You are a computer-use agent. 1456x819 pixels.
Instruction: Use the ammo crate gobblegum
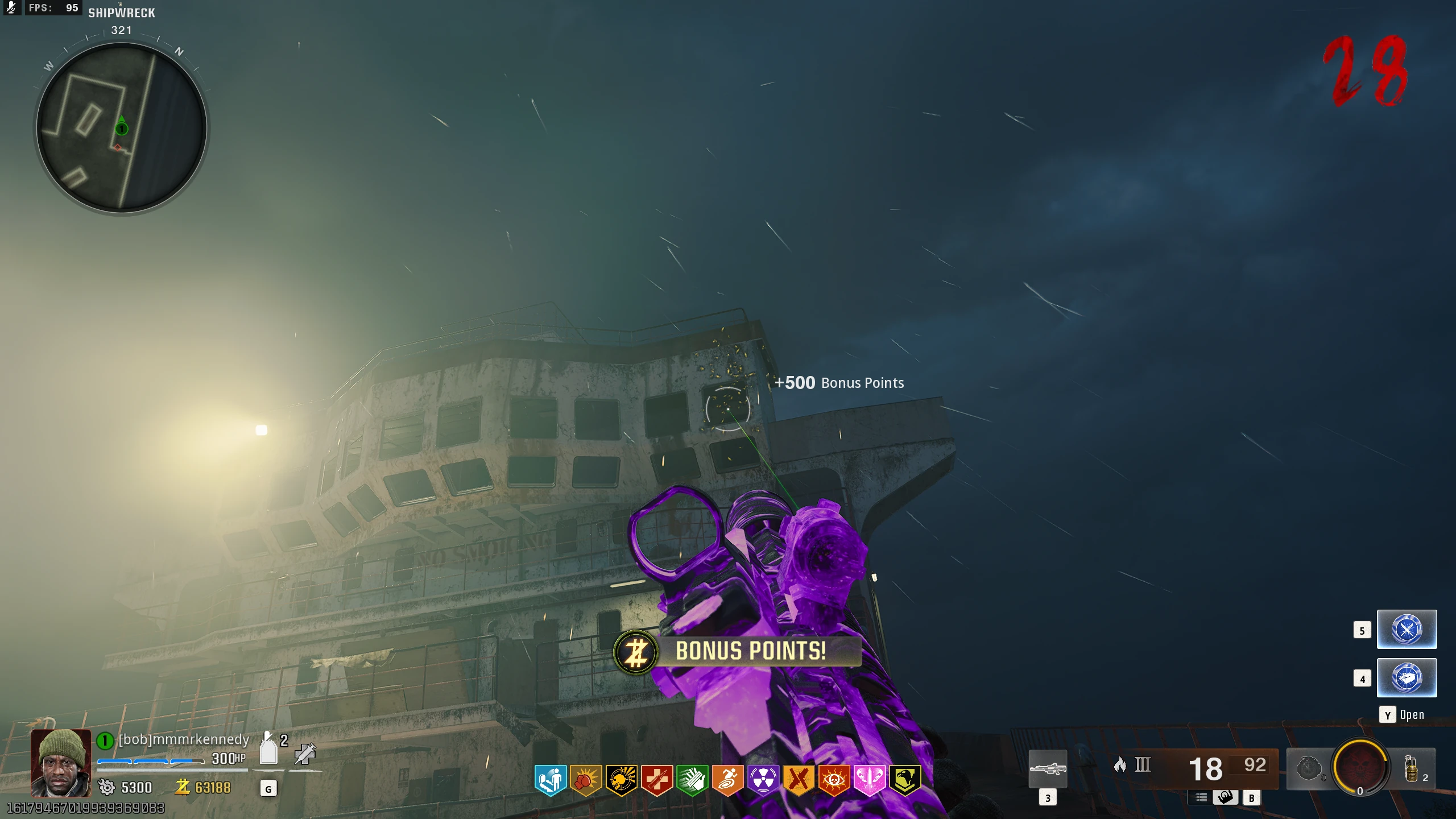1407,678
